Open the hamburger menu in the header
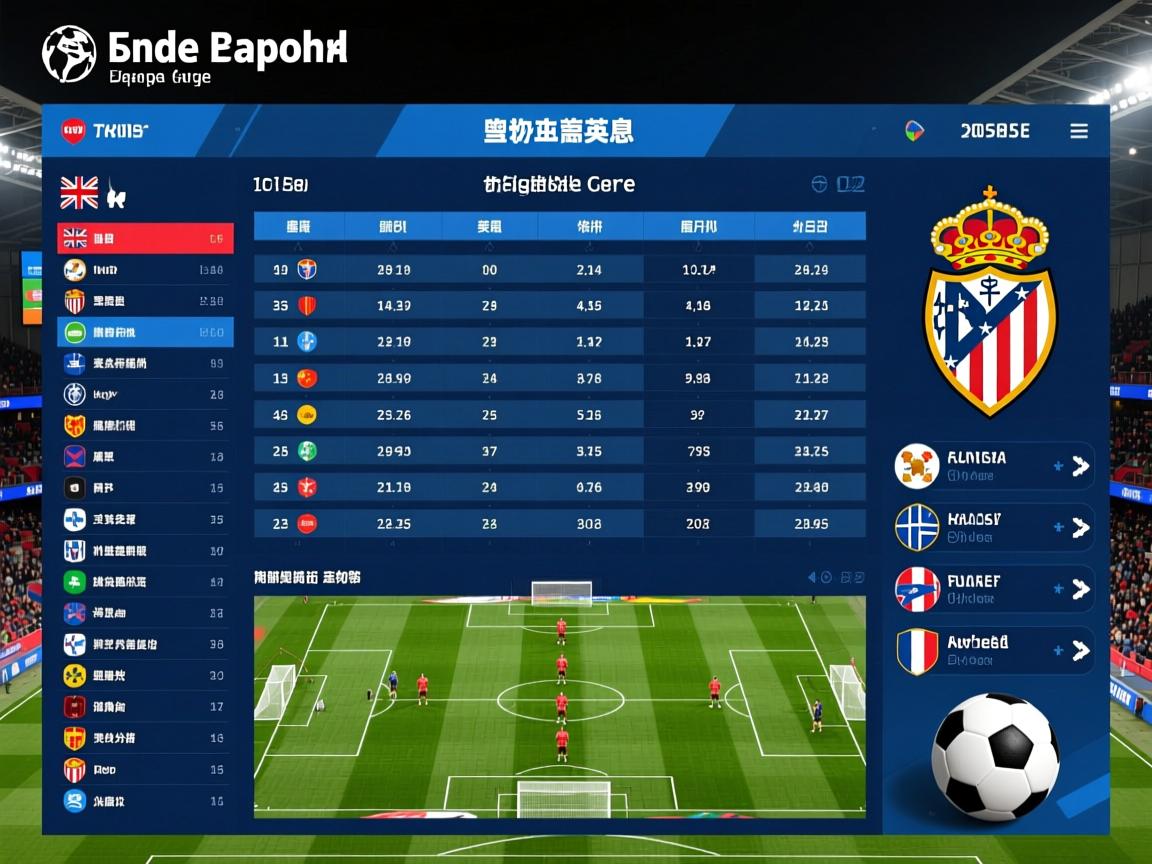This screenshot has height=864, width=1152. pyautogui.click(x=1078, y=131)
